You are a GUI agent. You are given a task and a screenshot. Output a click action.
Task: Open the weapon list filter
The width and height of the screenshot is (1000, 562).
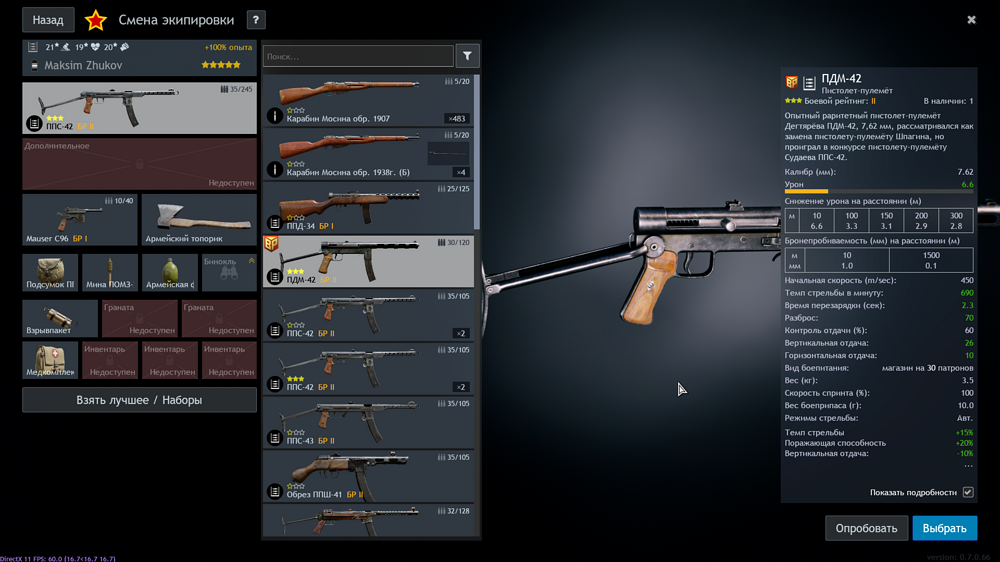pyautogui.click(x=467, y=56)
